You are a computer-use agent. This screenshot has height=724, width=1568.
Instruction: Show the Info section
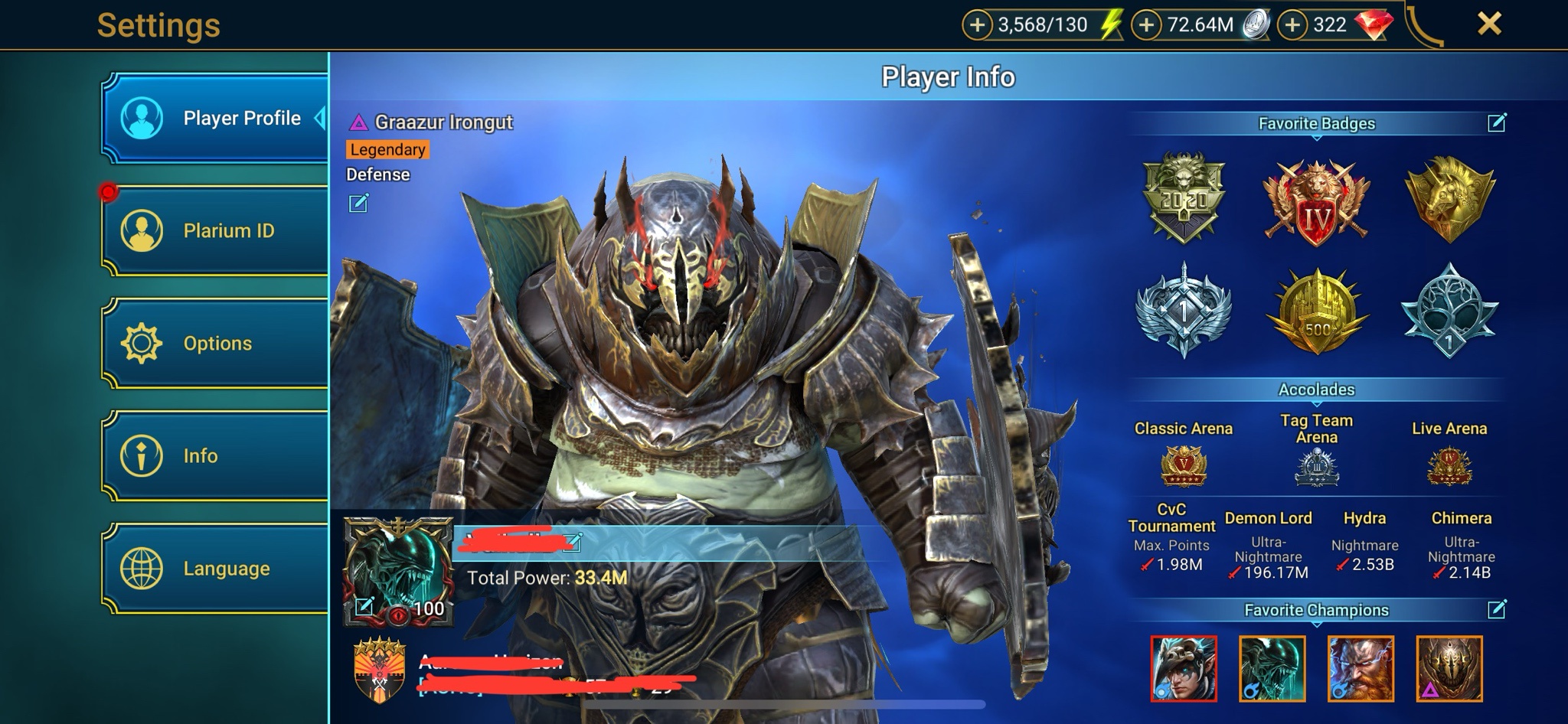215,455
